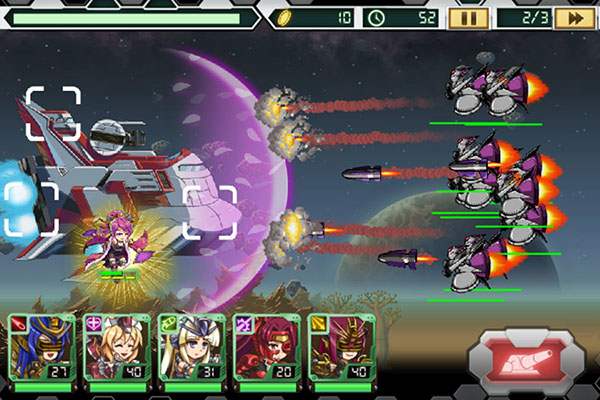Select the blonde laughing girl unit card
Image resolution: width=600 pixels, height=400 pixels.
[110, 348]
